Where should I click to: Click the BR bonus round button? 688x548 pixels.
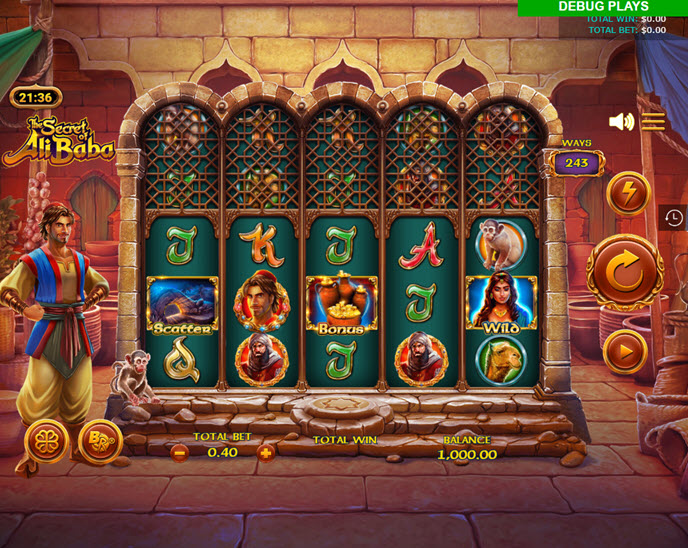tap(99, 442)
